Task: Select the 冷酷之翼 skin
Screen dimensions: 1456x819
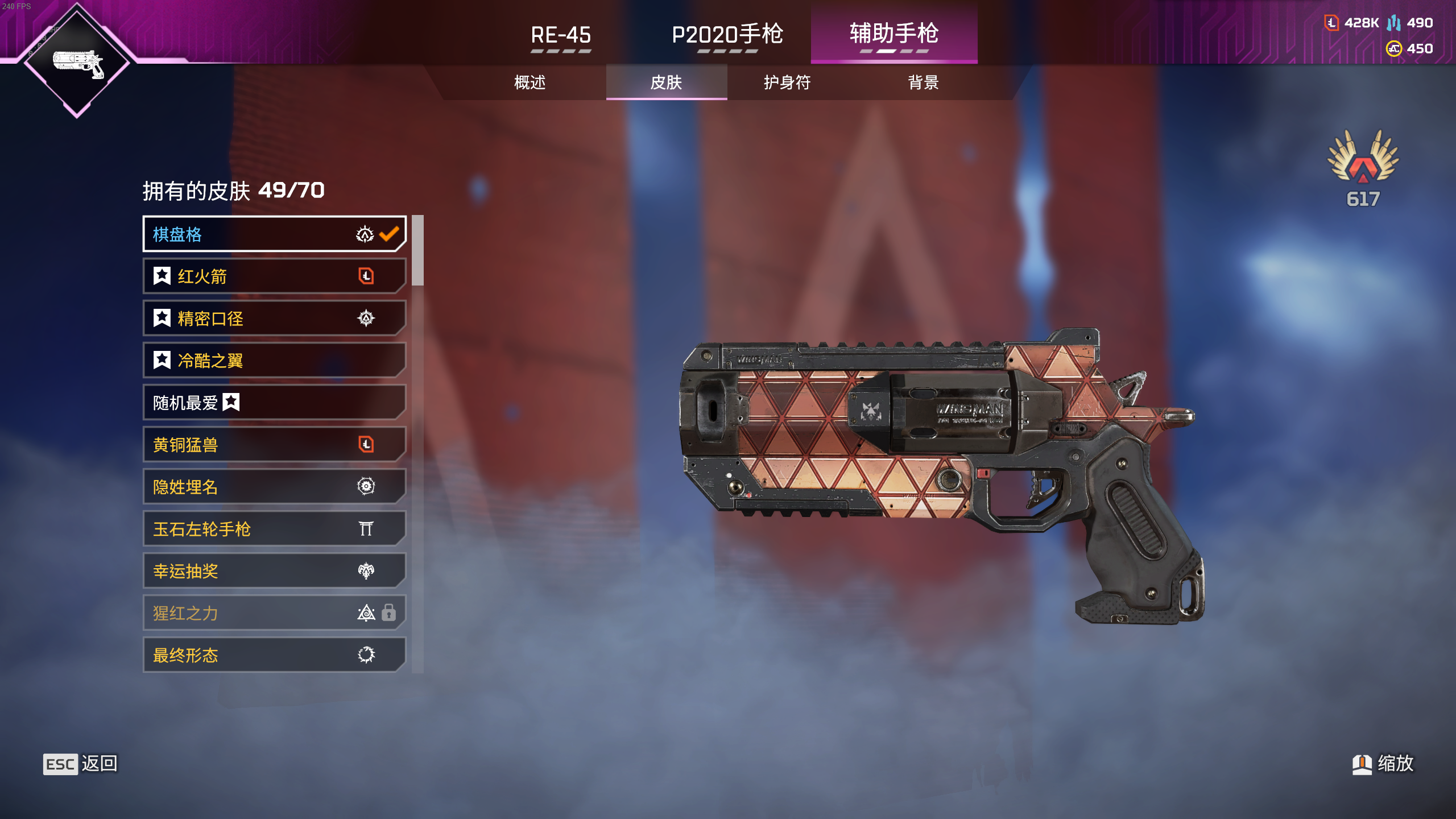Action: [274, 361]
